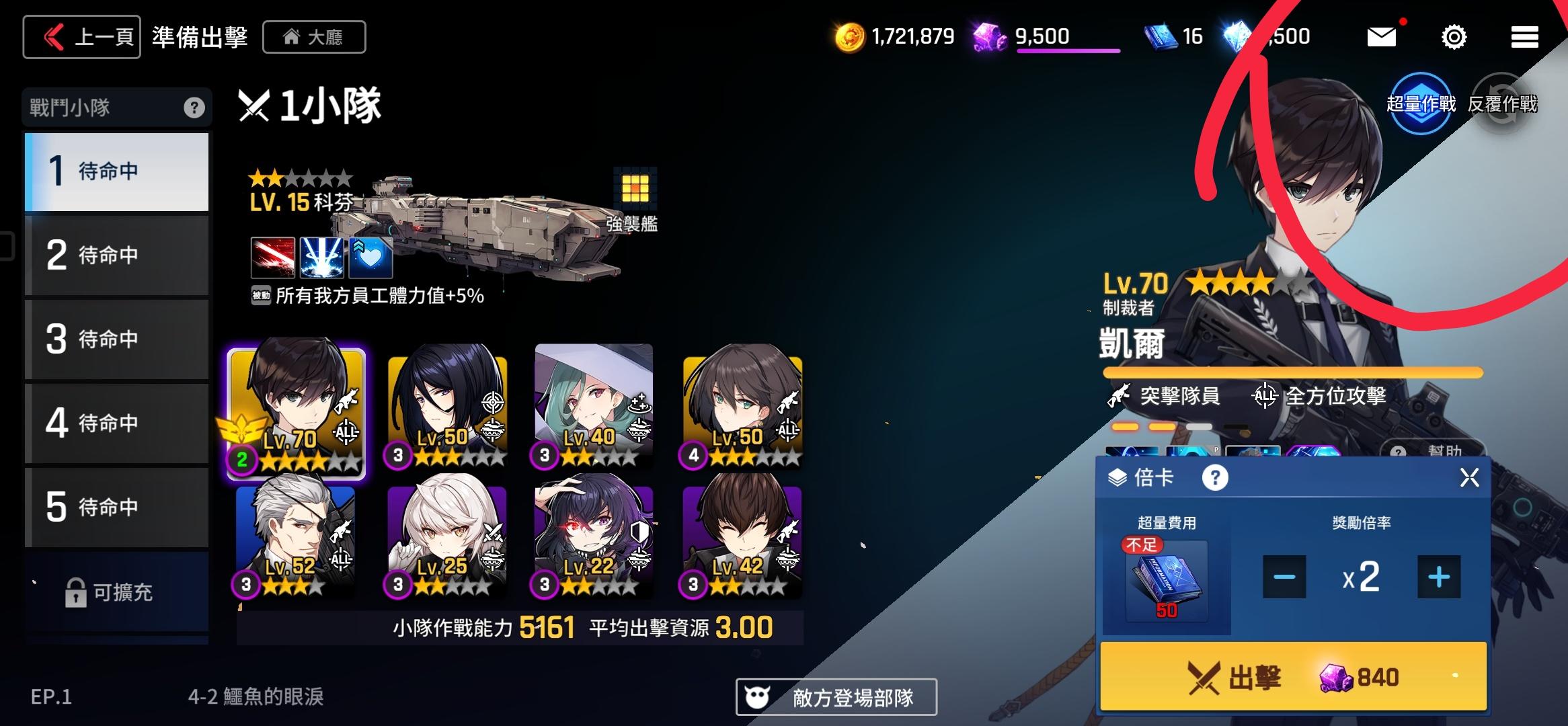Select squad tab 5

[116, 508]
